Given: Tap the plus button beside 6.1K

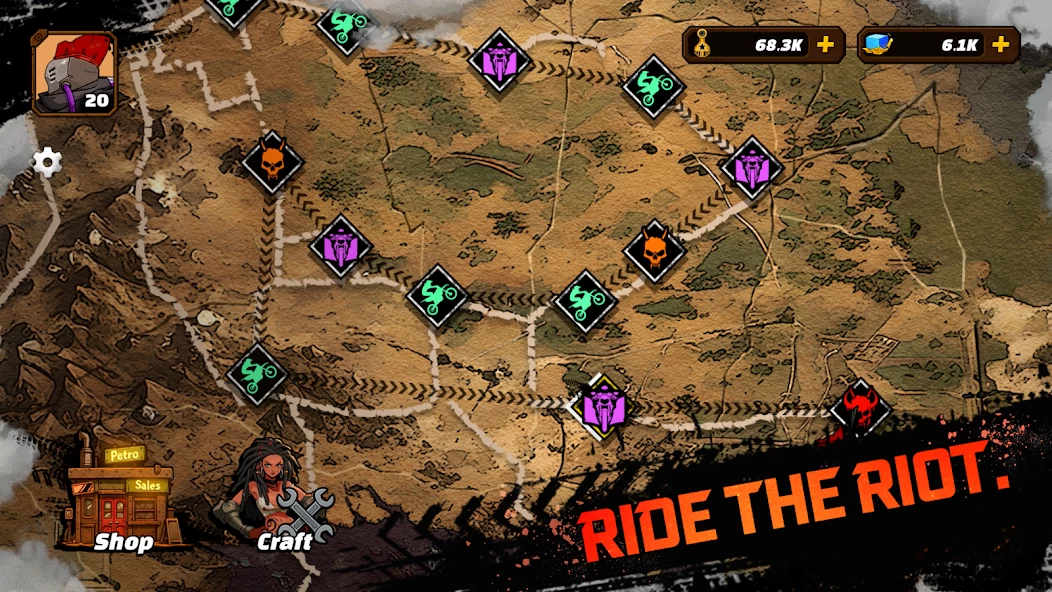Looking at the screenshot, I should pyautogui.click(x=999, y=45).
